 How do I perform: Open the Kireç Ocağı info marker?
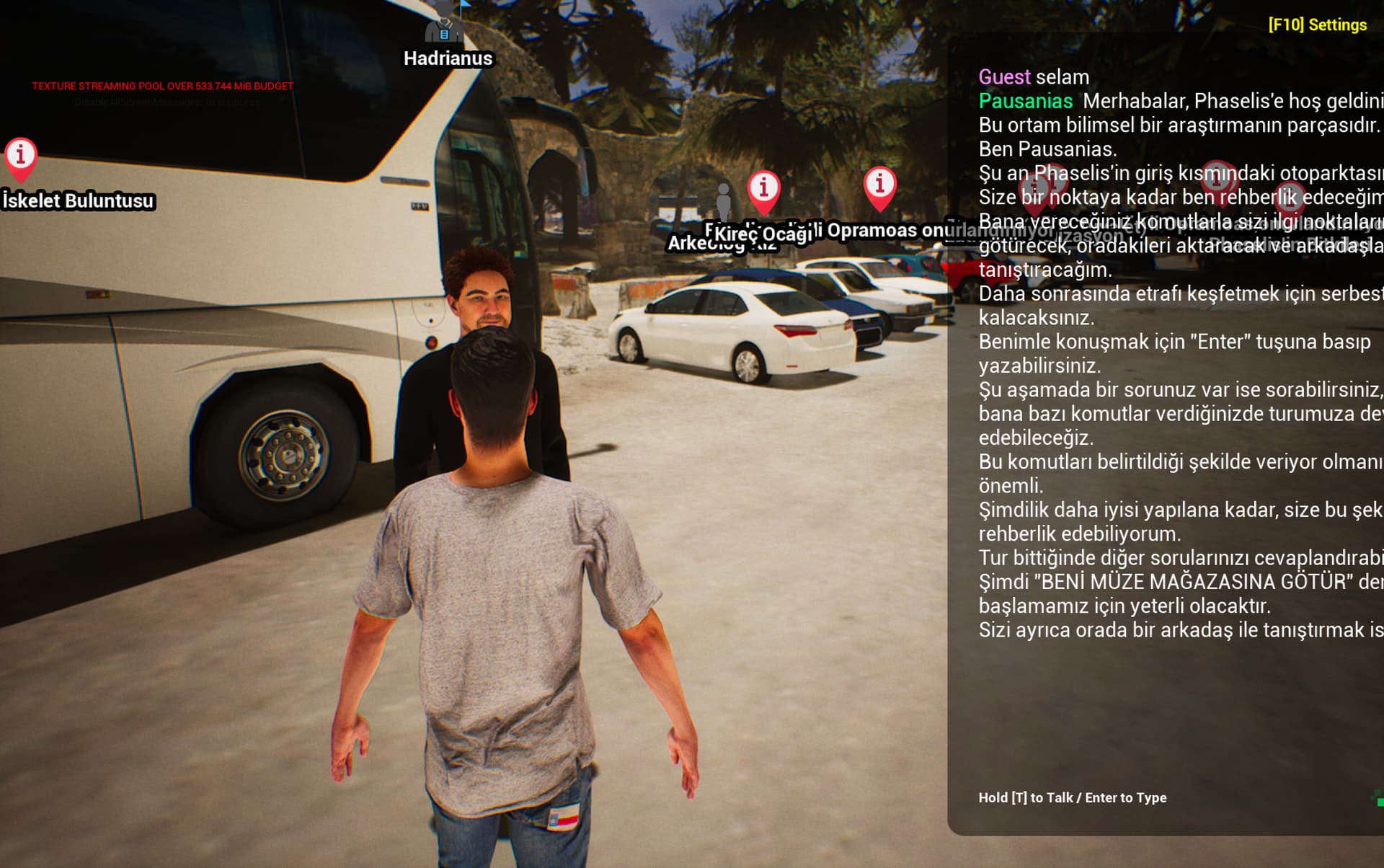click(x=763, y=189)
